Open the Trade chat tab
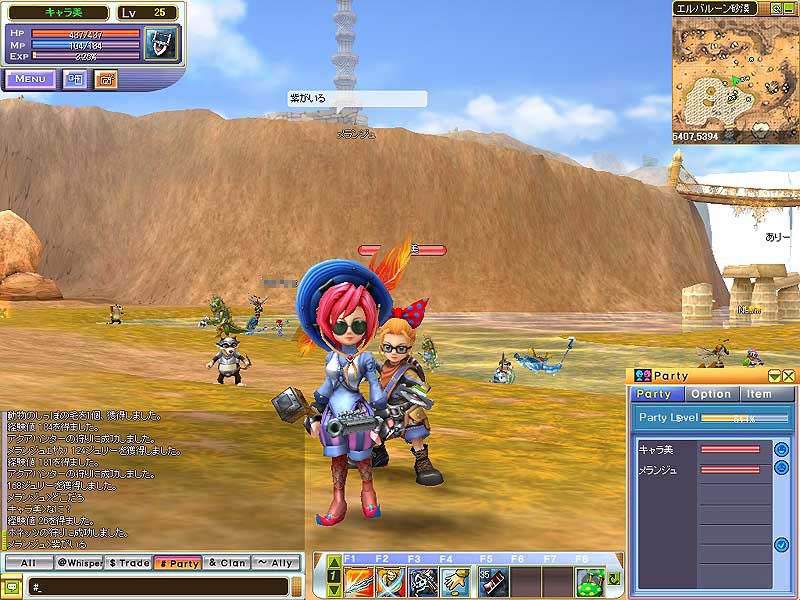The image size is (800, 600). click(x=128, y=563)
